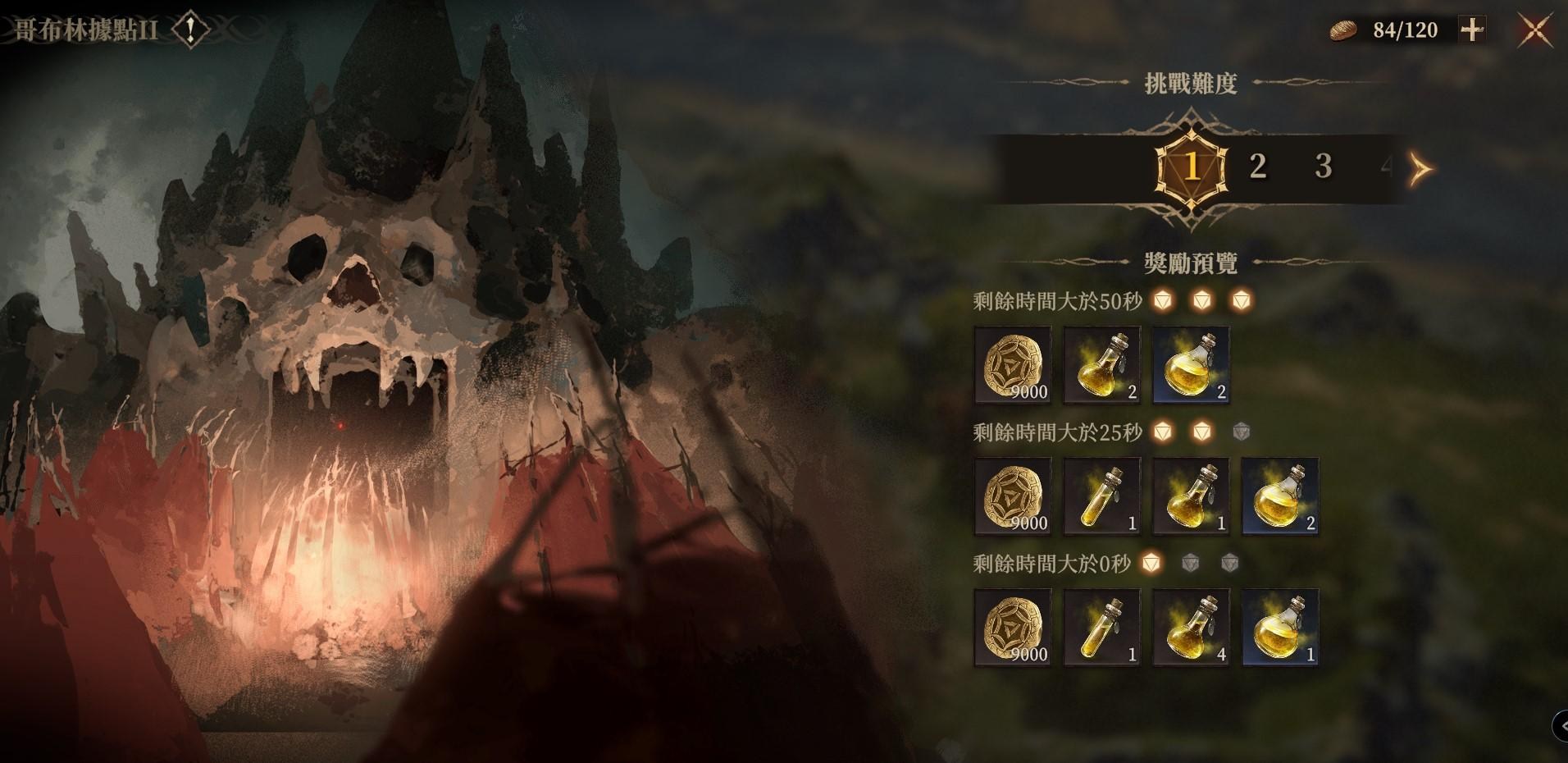Screen dimensions: 1568x763
Task: Open the exclamation mark info icon
Action: (191, 31)
